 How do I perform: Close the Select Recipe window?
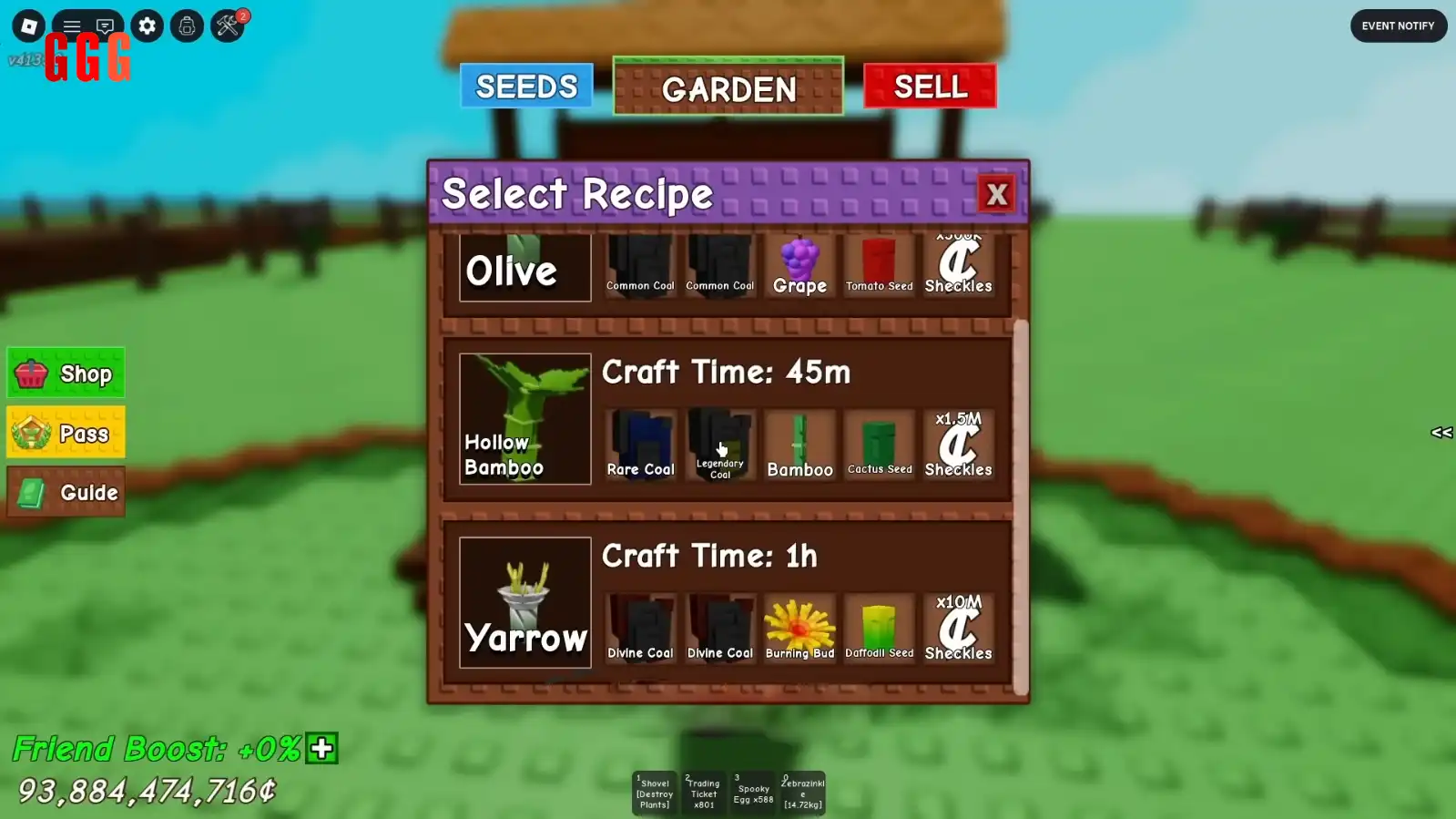pos(996,194)
